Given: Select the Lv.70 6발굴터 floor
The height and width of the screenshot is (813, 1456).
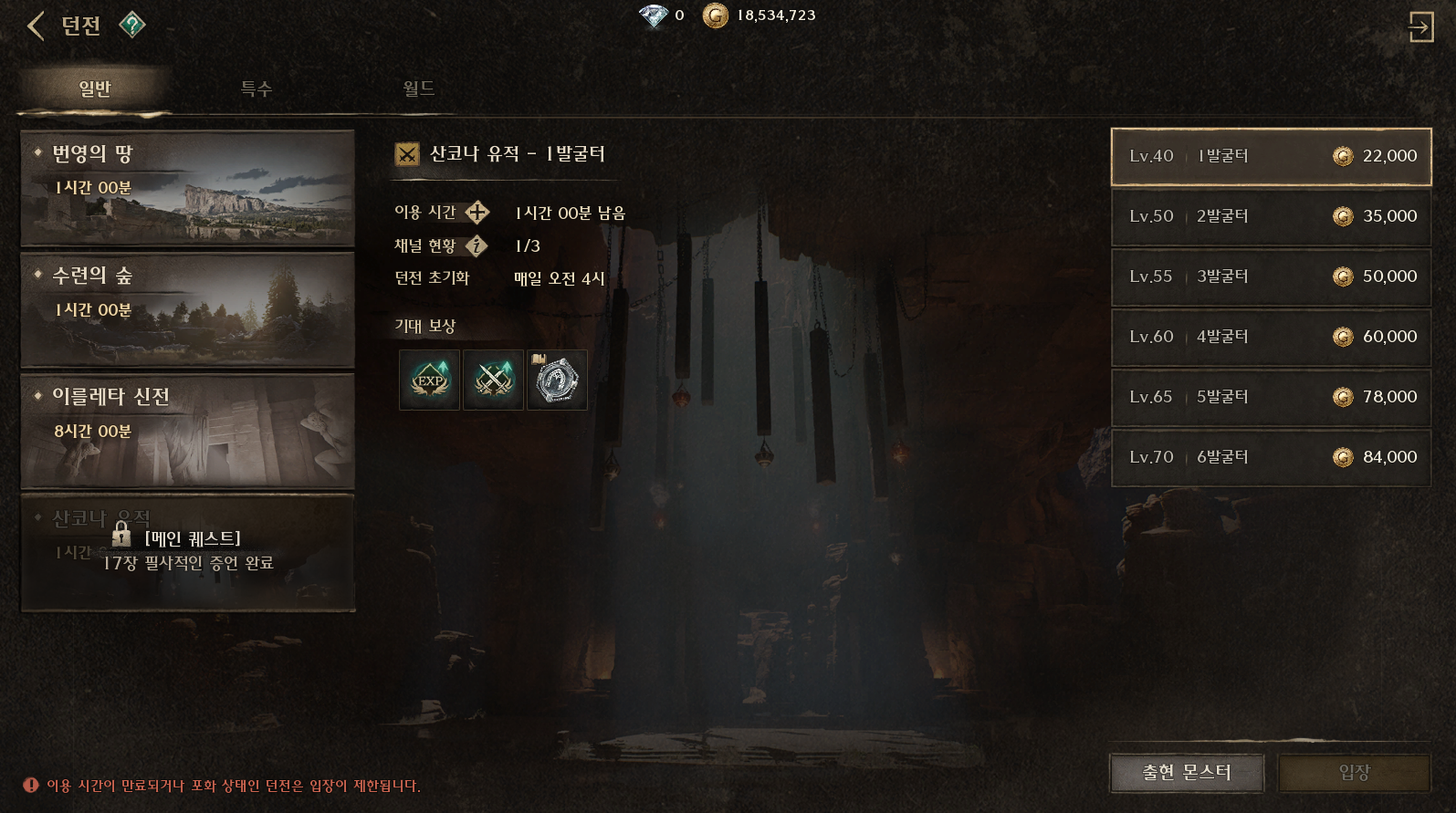Looking at the screenshot, I should click(1271, 457).
